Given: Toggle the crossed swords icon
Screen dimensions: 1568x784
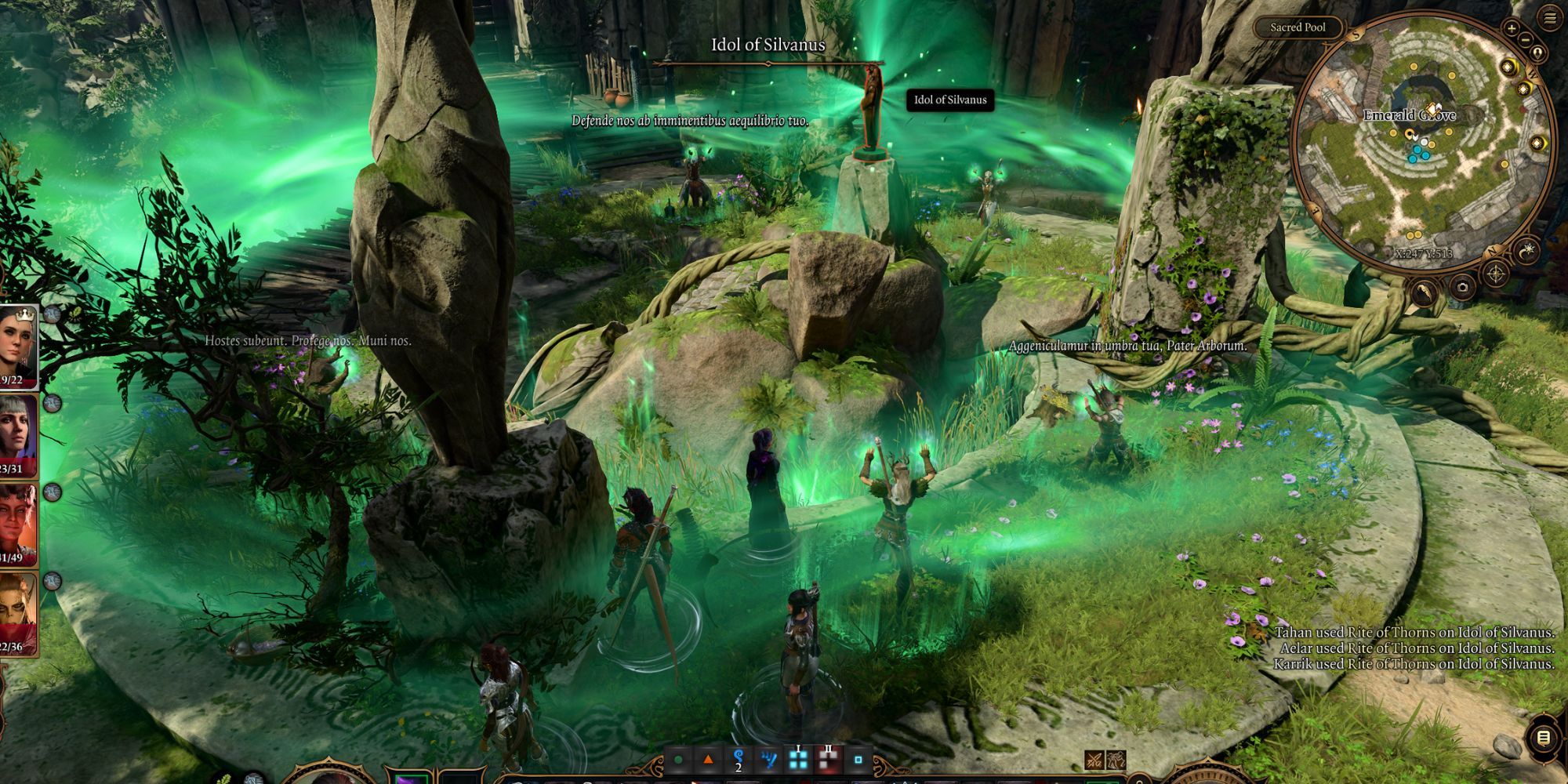Looking at the screenshot, I should coord(1094,760).
